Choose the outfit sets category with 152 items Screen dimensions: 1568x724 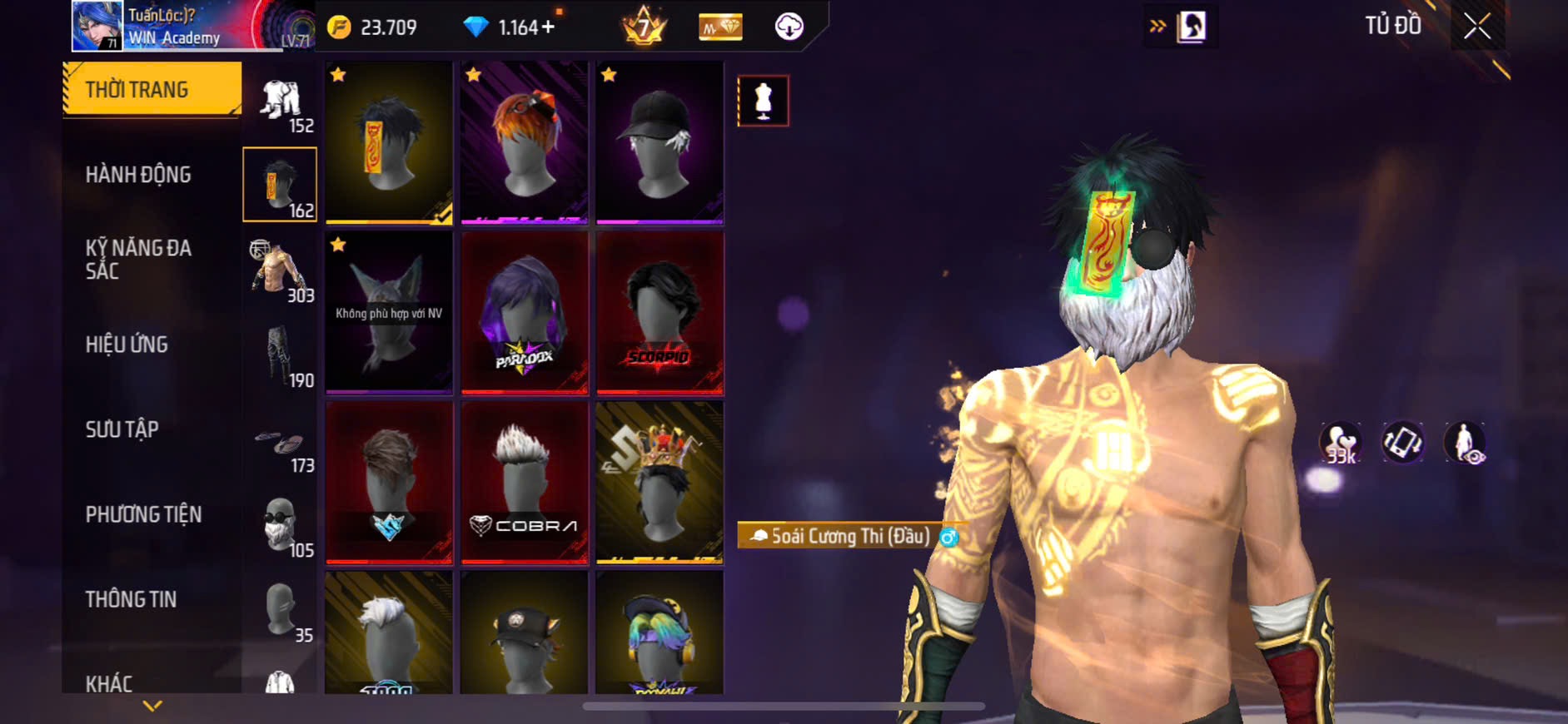pos(281,104)
